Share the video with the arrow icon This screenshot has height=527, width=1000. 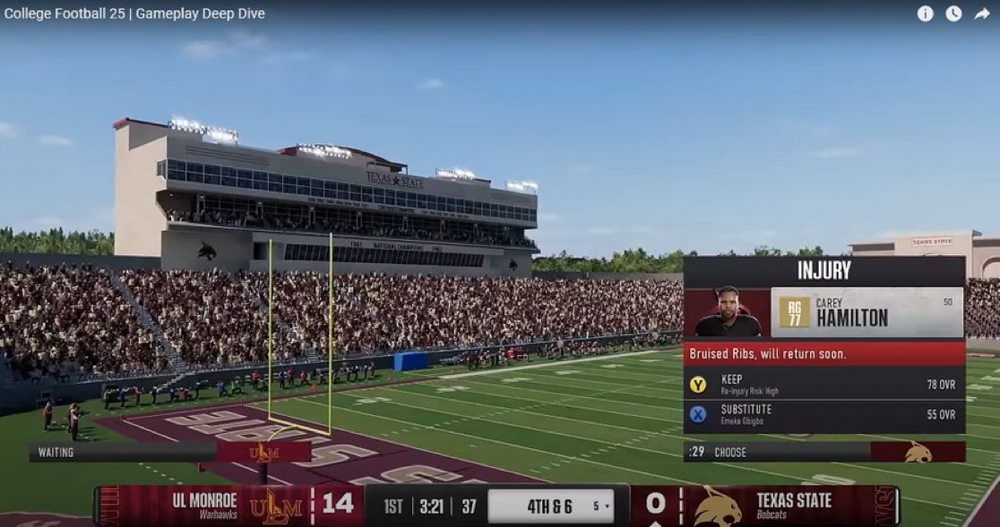[981, 14]
